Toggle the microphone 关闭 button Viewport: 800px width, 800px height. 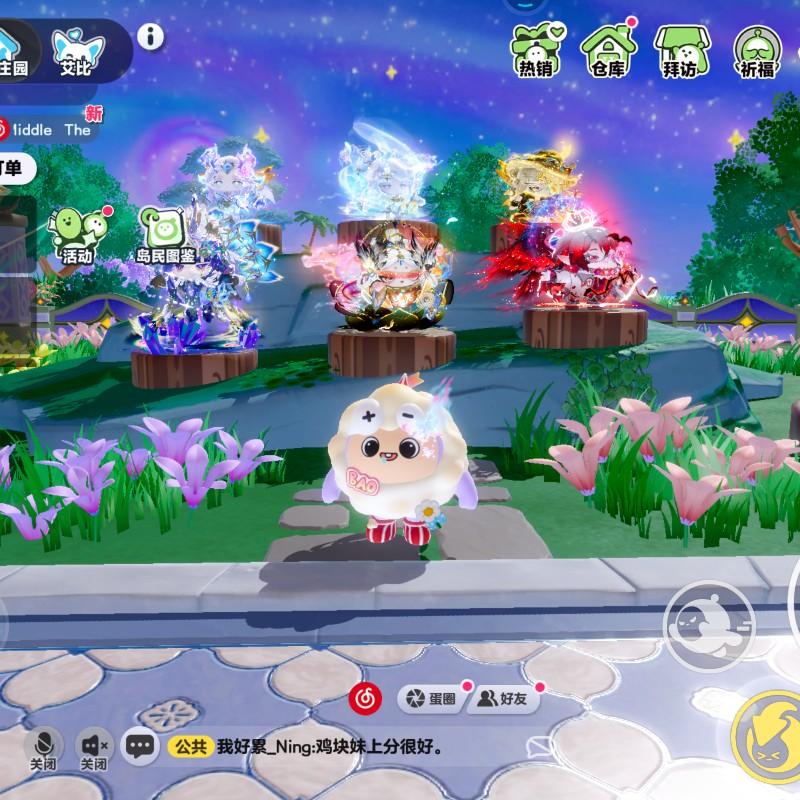pyautogui.click(x=43, y=747)
